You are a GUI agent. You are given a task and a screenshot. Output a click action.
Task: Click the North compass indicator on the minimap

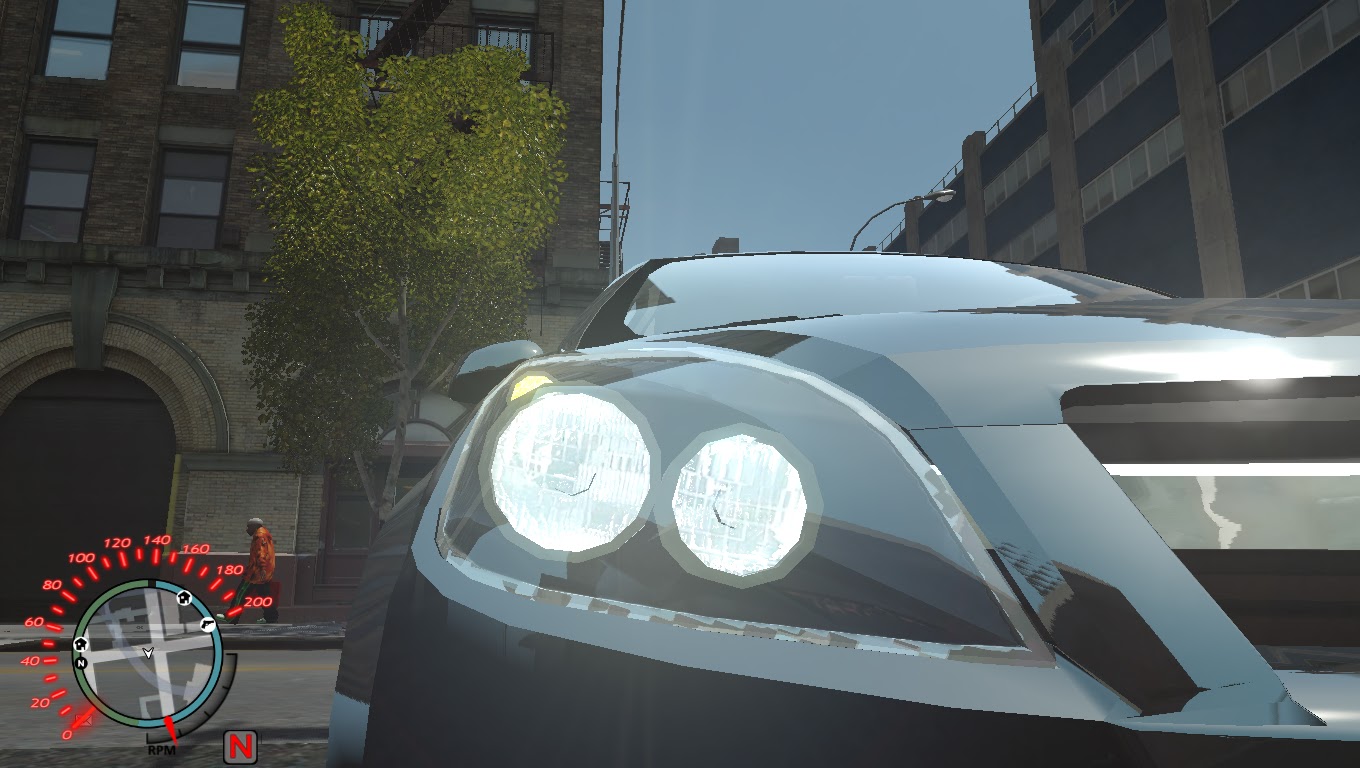[x=81, y=662]
